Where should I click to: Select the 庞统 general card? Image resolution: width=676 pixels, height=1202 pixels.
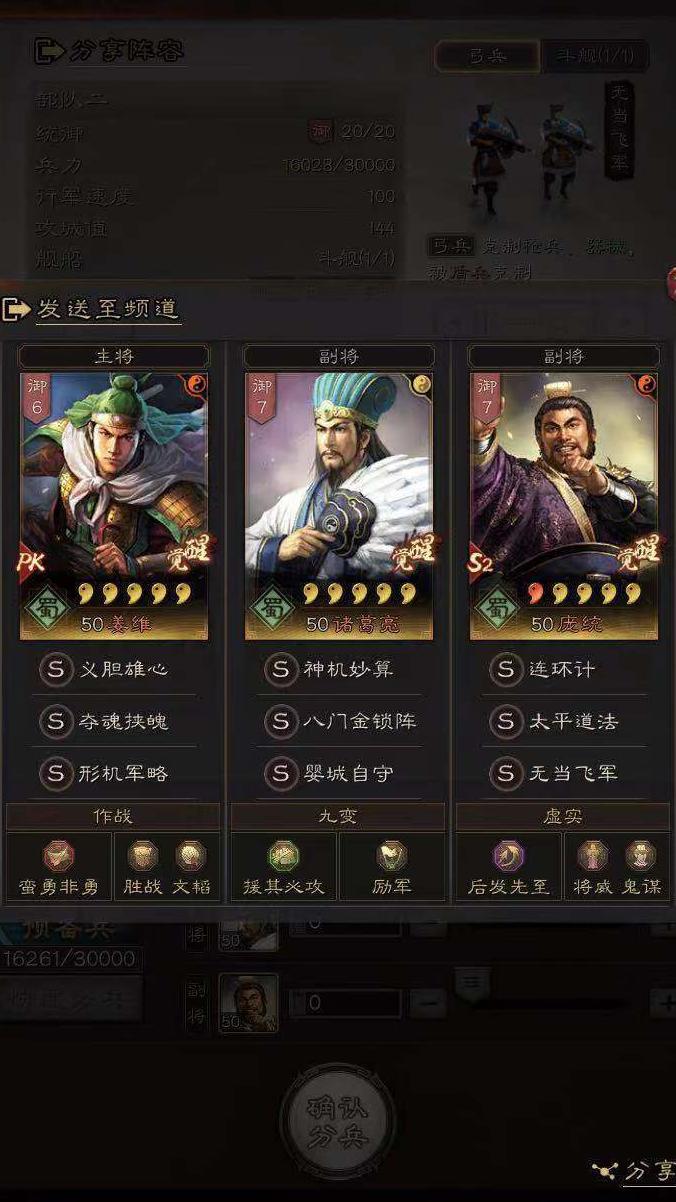[564, 505]
